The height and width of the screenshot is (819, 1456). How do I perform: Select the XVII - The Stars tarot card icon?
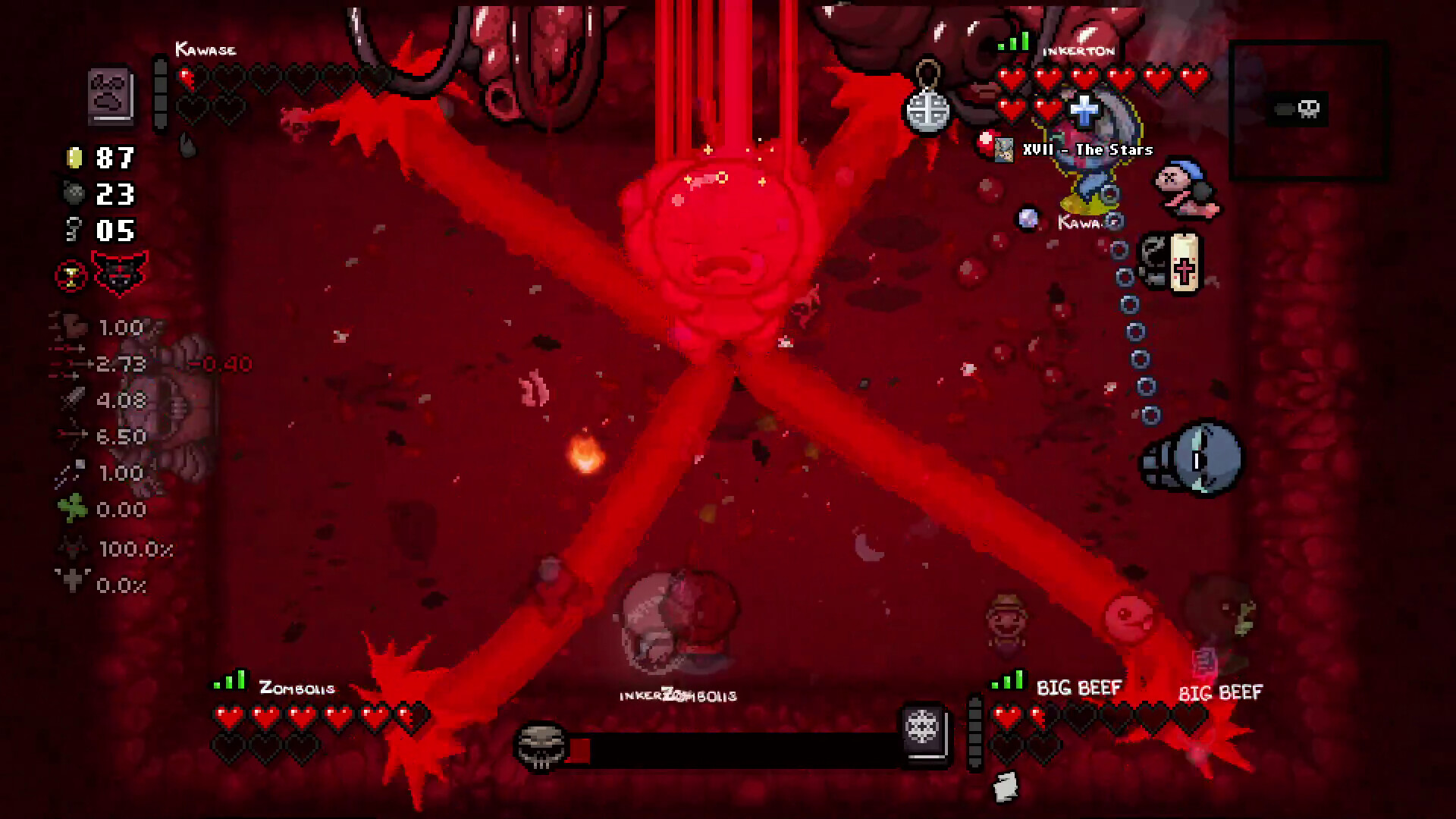(x=1005, y=149)
